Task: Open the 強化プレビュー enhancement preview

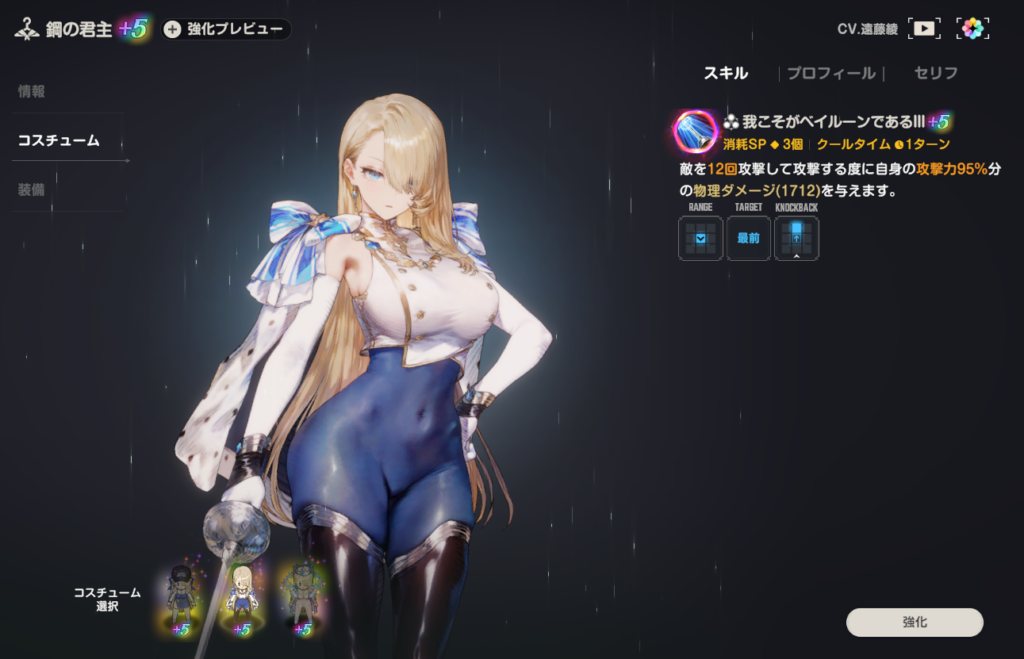Action: pos(226,29)
